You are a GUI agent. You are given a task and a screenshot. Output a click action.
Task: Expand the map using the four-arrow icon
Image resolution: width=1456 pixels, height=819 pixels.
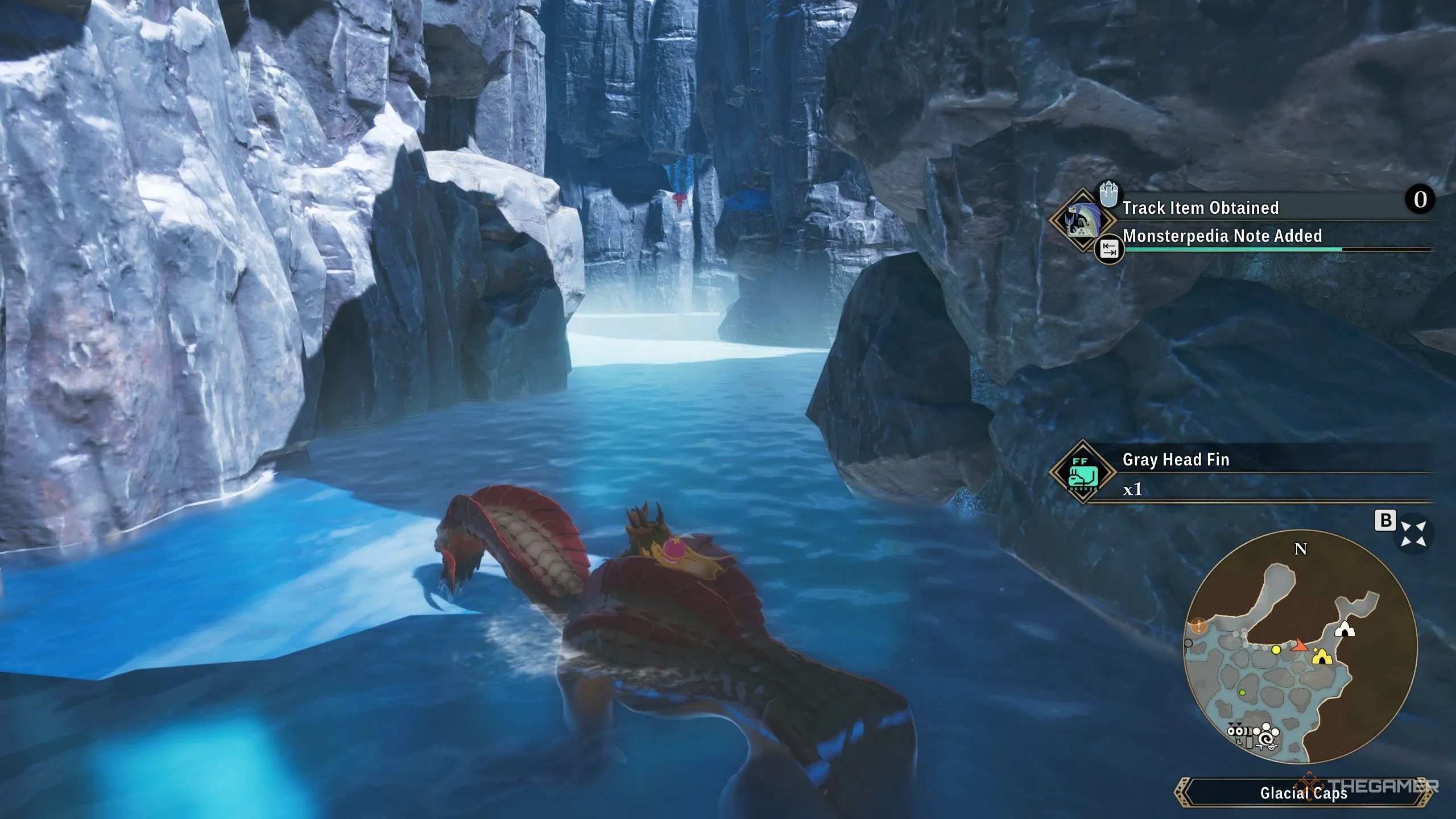[1413, 533]
